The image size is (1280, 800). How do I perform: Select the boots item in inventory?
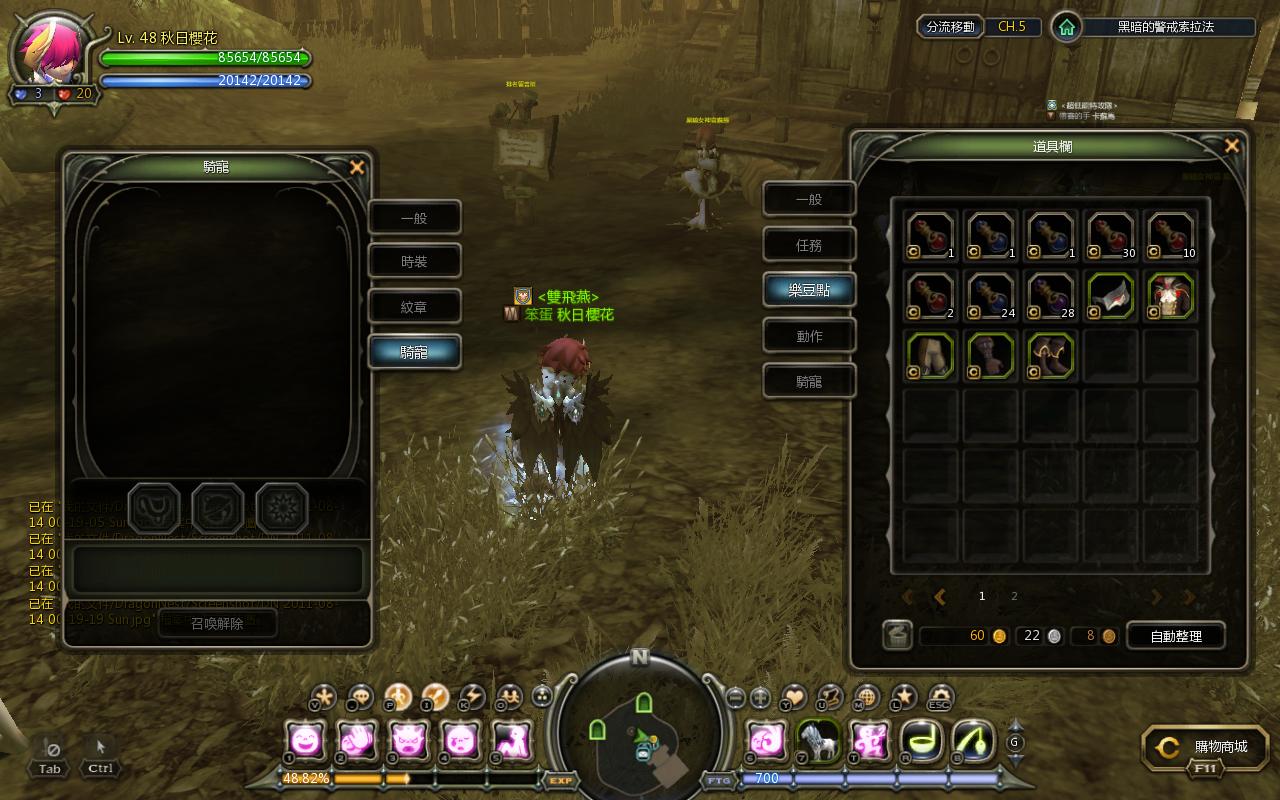pos(1050,356)
